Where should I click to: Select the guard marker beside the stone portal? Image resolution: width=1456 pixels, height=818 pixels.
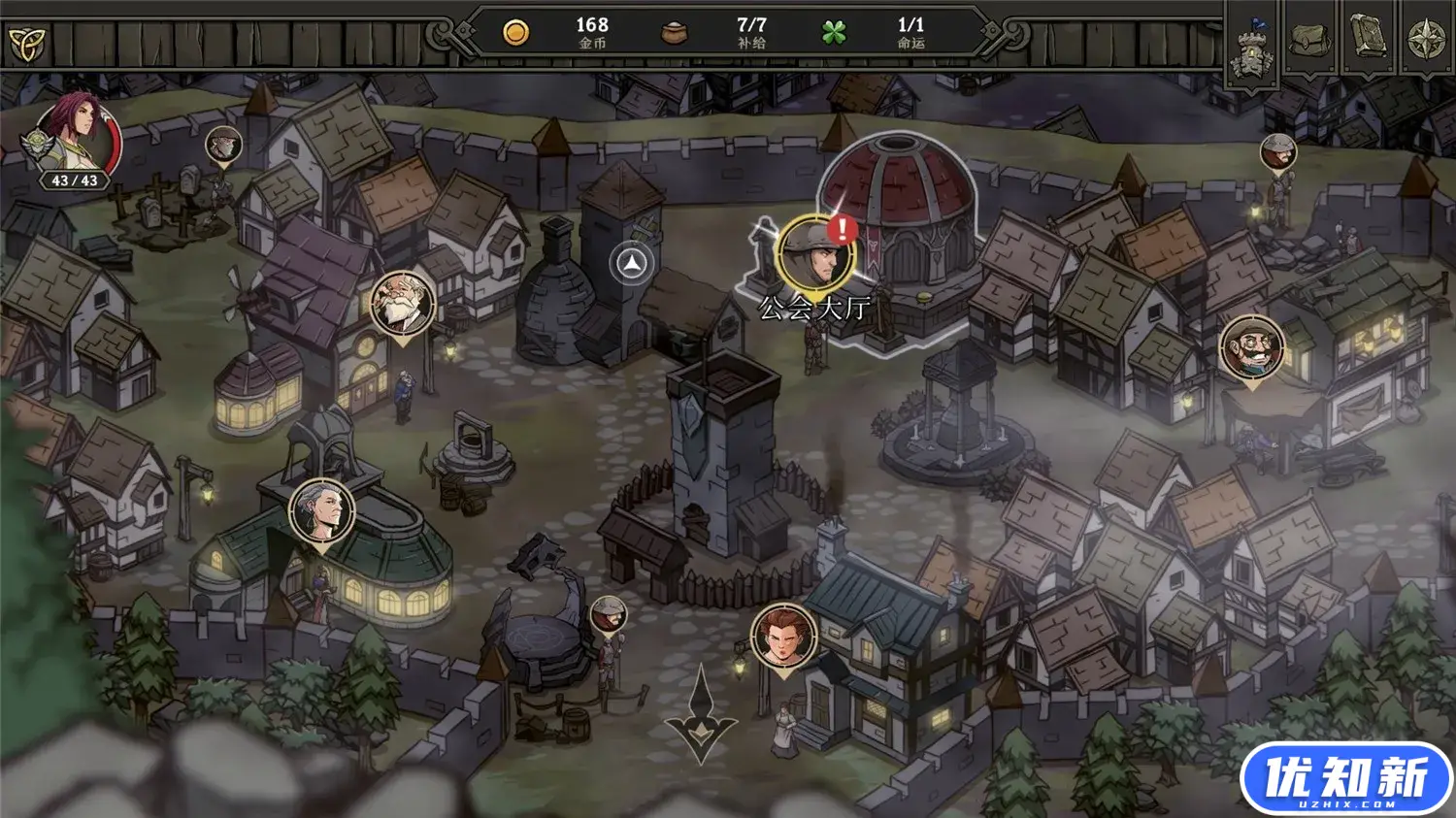click(x=609, y=614)
